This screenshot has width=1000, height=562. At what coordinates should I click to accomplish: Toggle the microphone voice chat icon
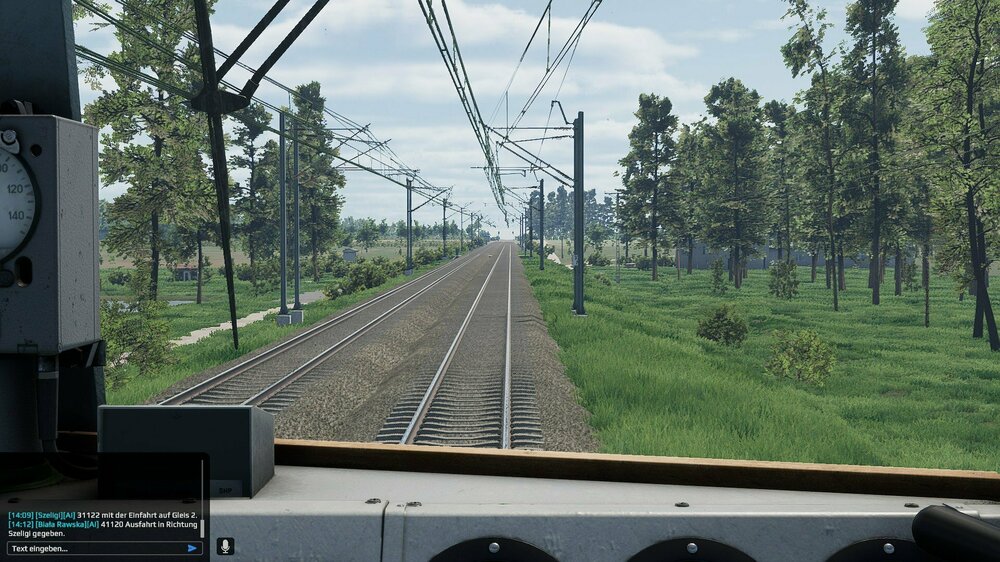click(x=225, y=547)
